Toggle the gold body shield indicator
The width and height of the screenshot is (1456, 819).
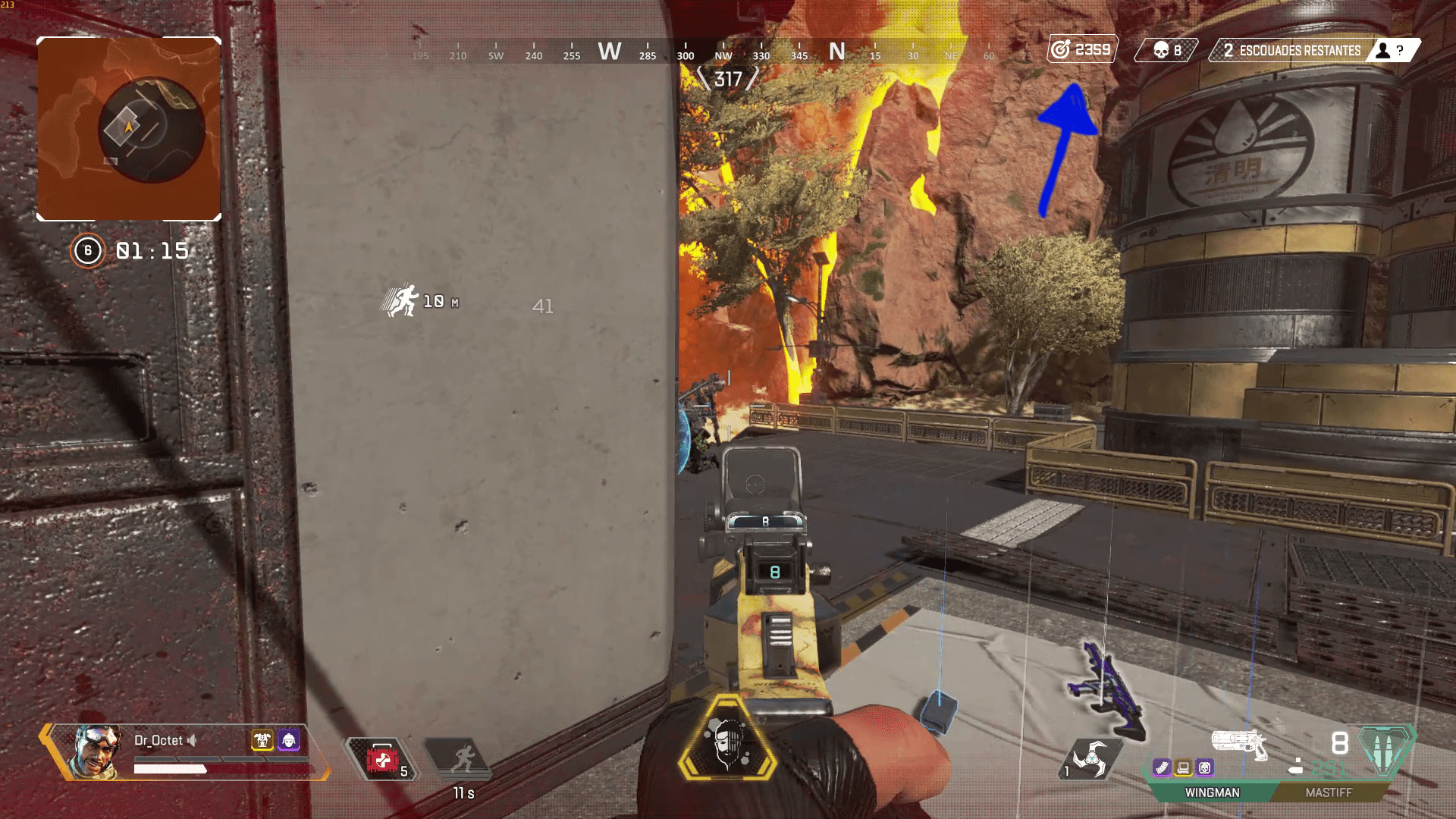click(262, 740)
